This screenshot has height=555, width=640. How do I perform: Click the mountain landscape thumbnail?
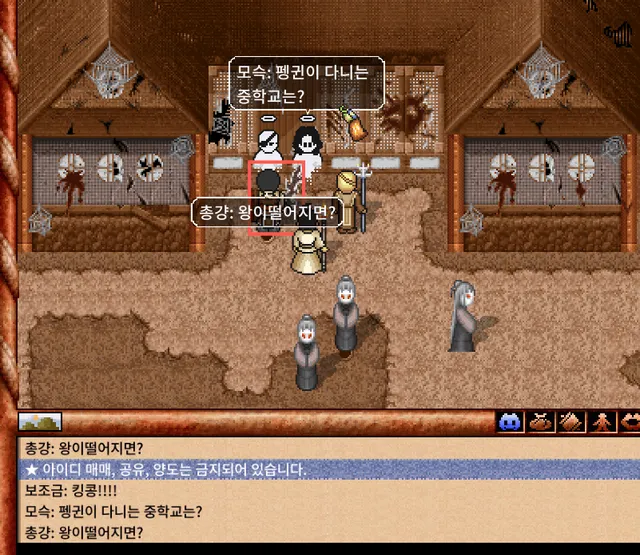pyautogui.click(x=40, y=422)
